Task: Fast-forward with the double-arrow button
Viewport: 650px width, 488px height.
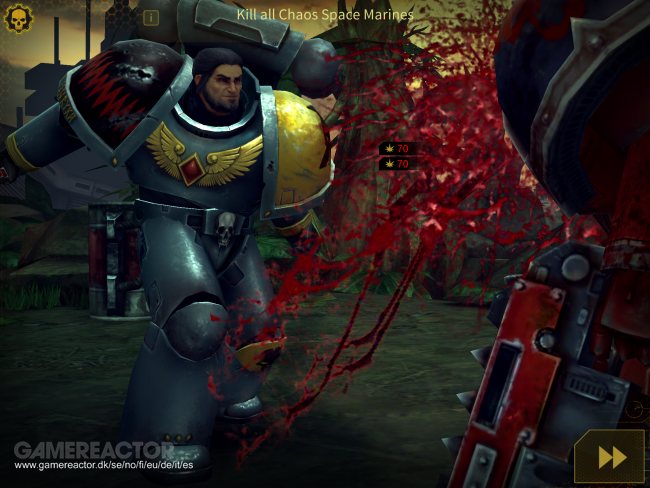Action: pos(610,456)
